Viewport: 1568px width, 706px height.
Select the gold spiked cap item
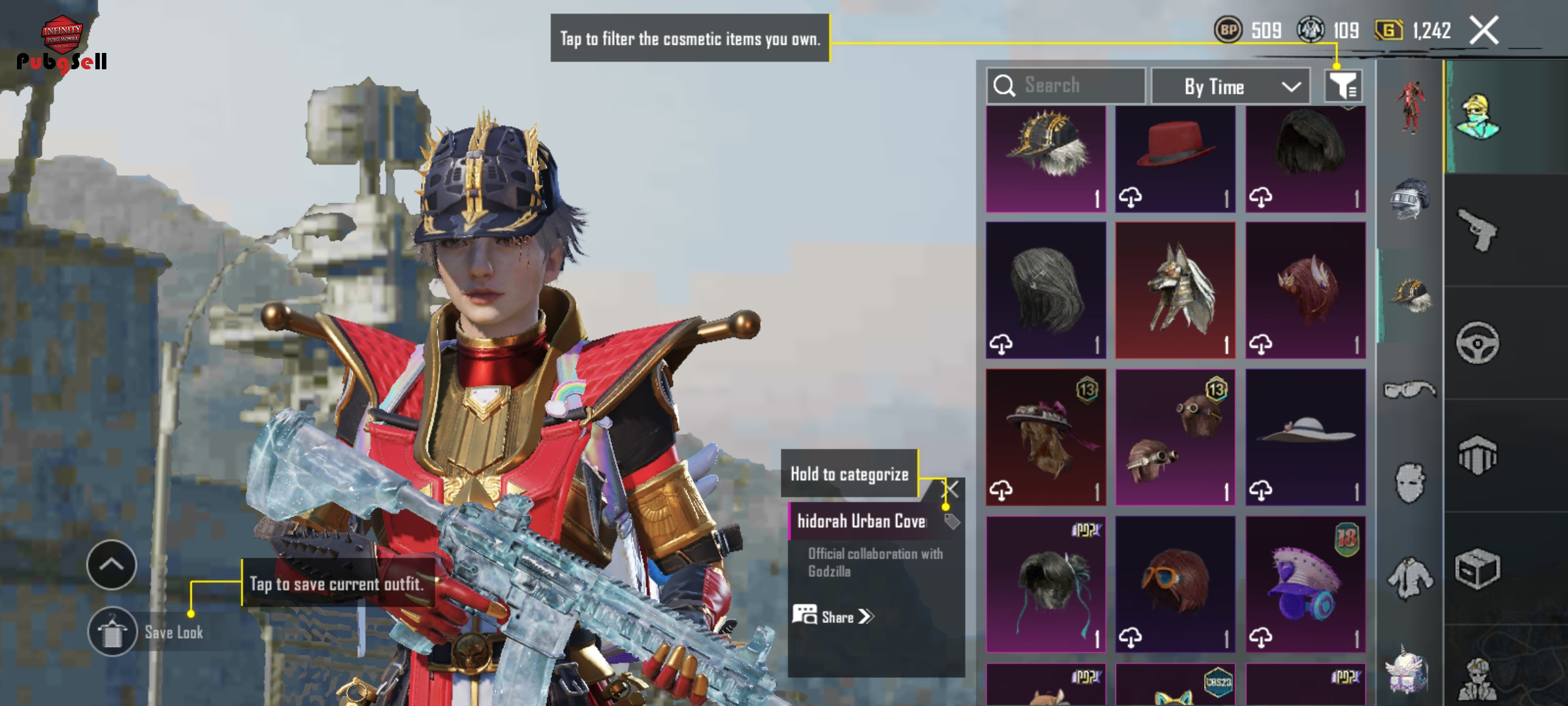[x=1045, y=158]
